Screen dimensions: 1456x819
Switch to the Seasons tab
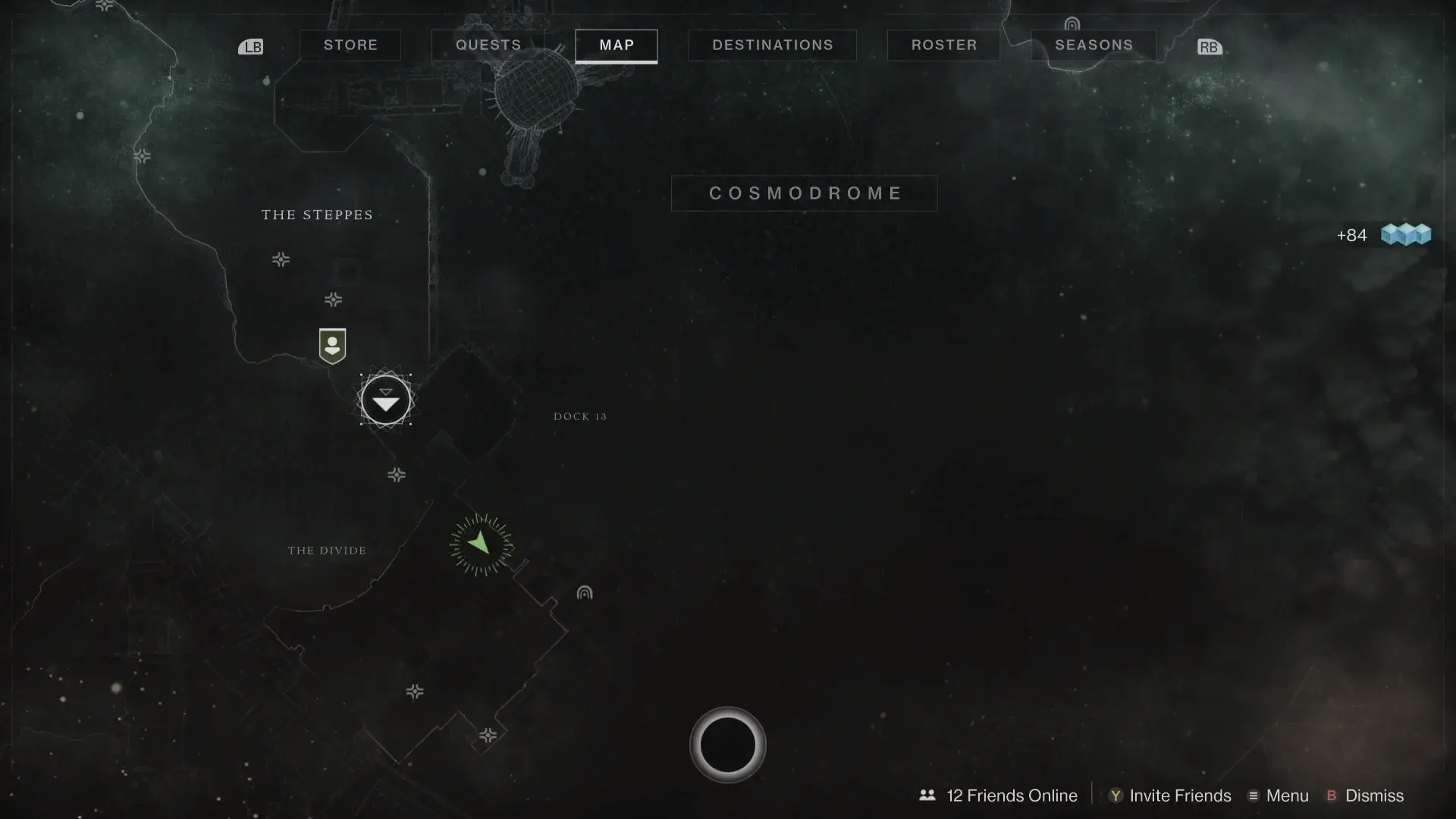pos(1094,45)
